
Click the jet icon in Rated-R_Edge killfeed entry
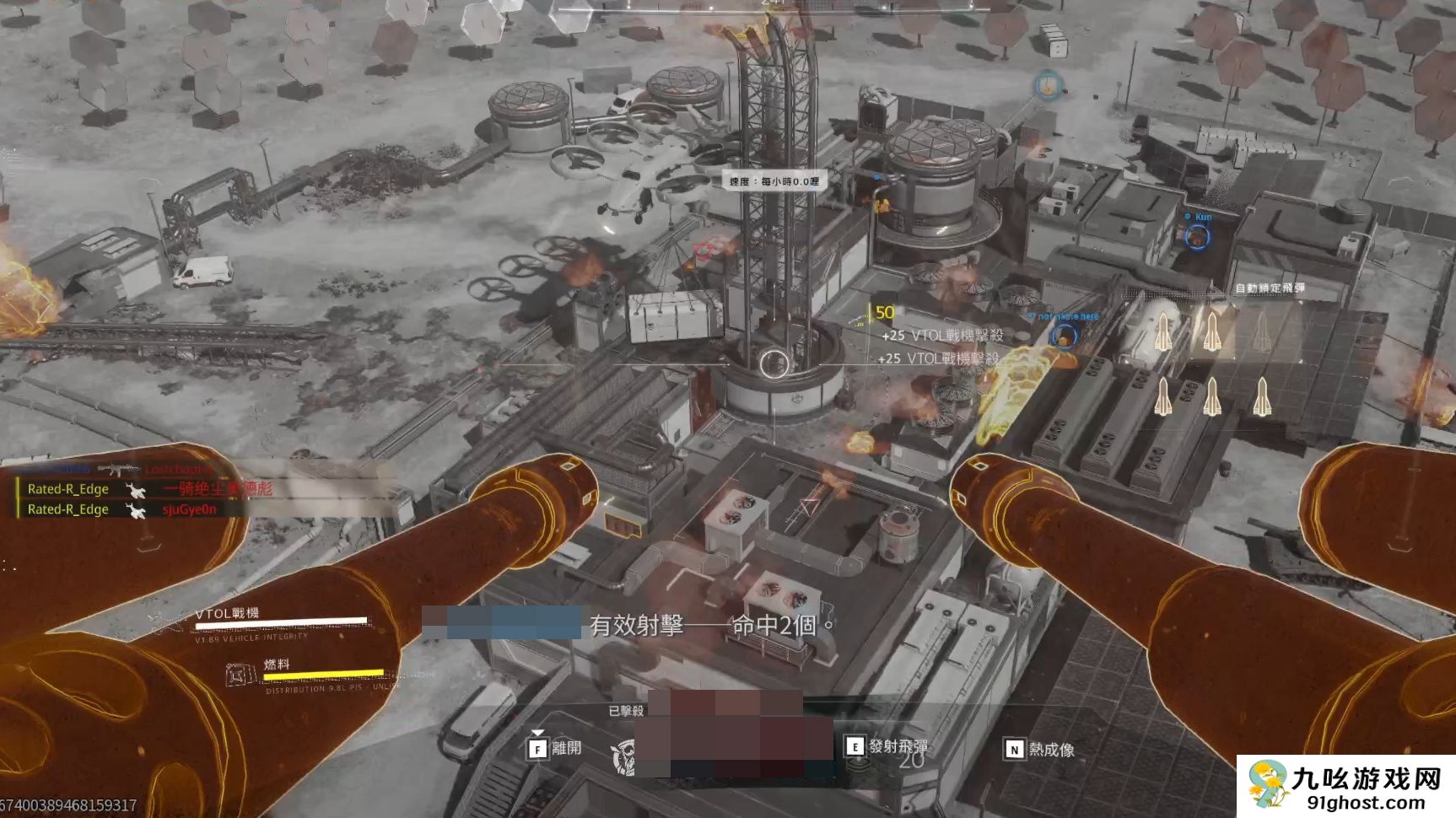[x=136, y=490]
